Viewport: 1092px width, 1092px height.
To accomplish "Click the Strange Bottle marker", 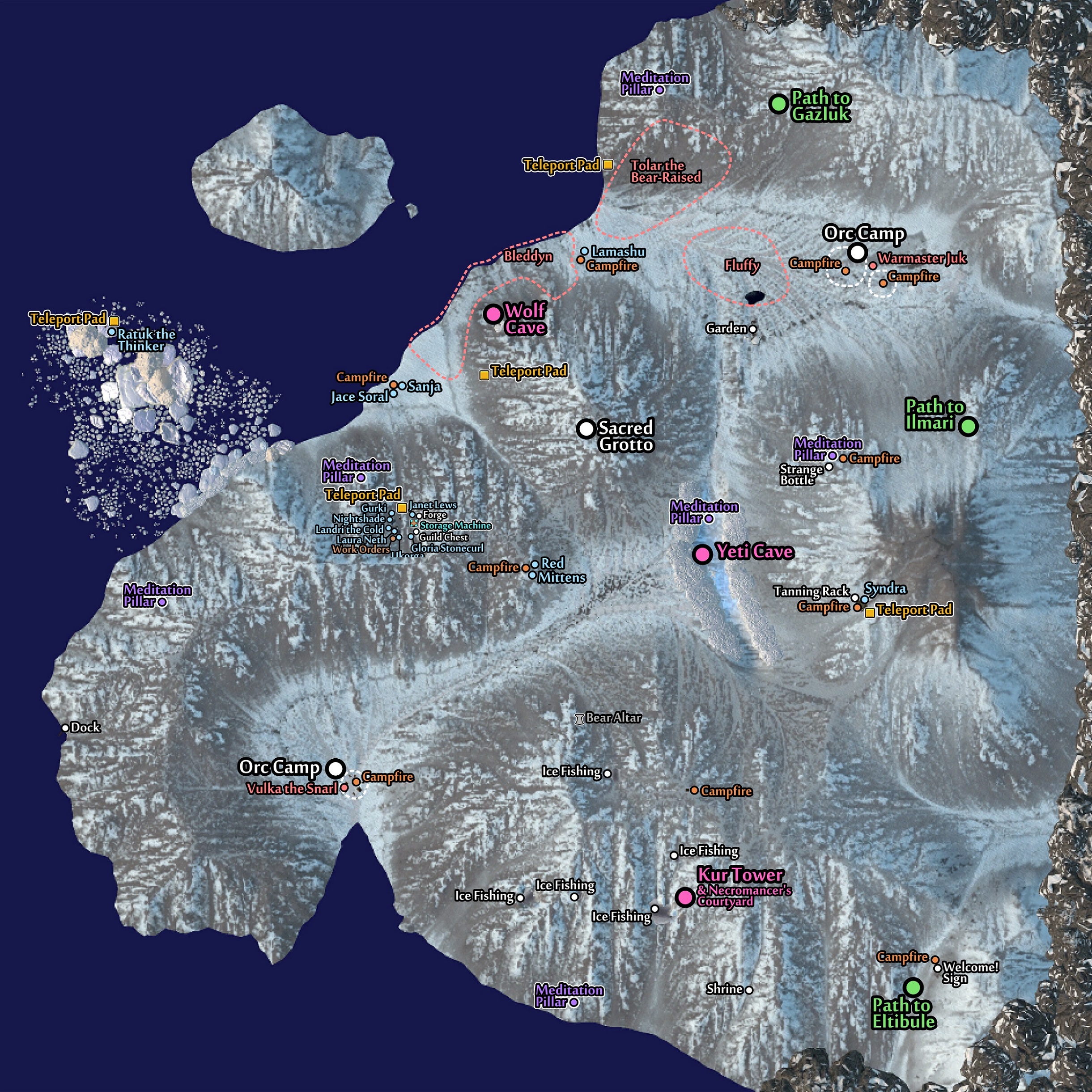I will [829, 467].
